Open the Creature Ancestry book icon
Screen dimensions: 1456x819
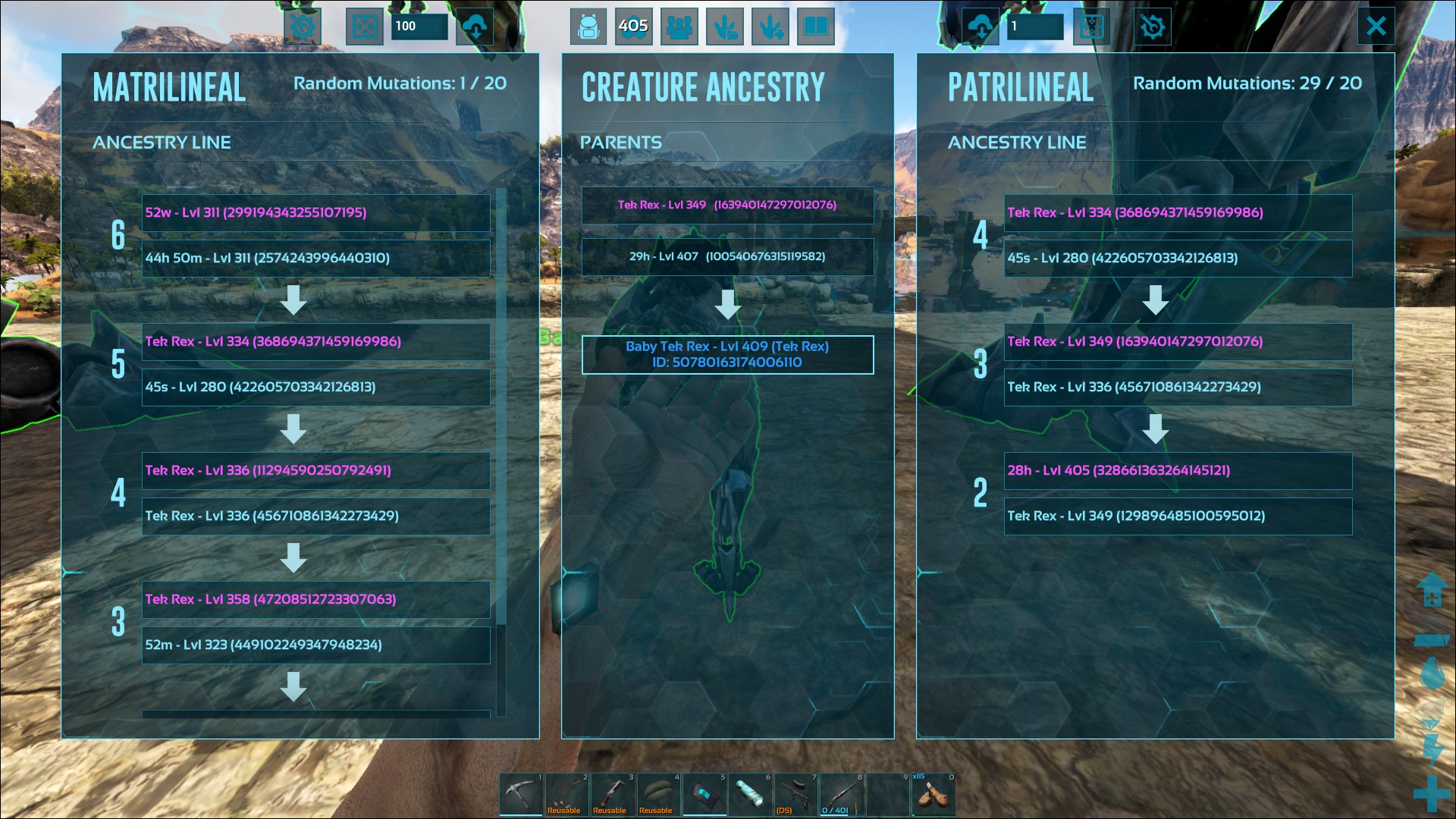click(814, 26)
